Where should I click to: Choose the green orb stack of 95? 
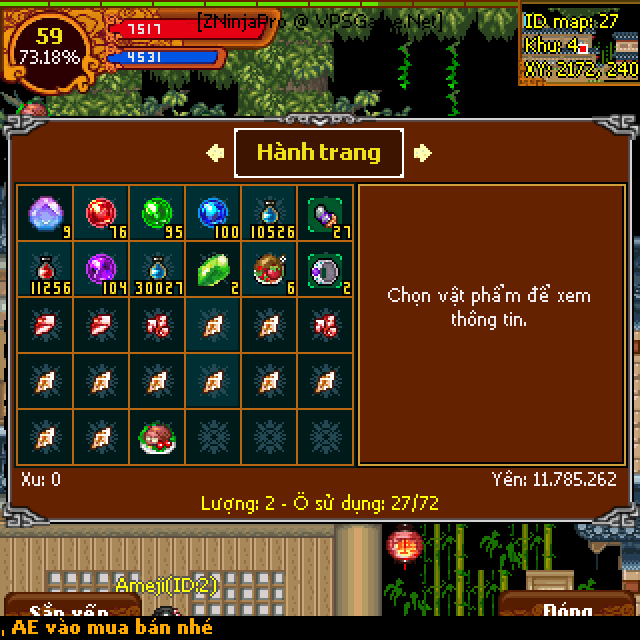tap(157, 214)
